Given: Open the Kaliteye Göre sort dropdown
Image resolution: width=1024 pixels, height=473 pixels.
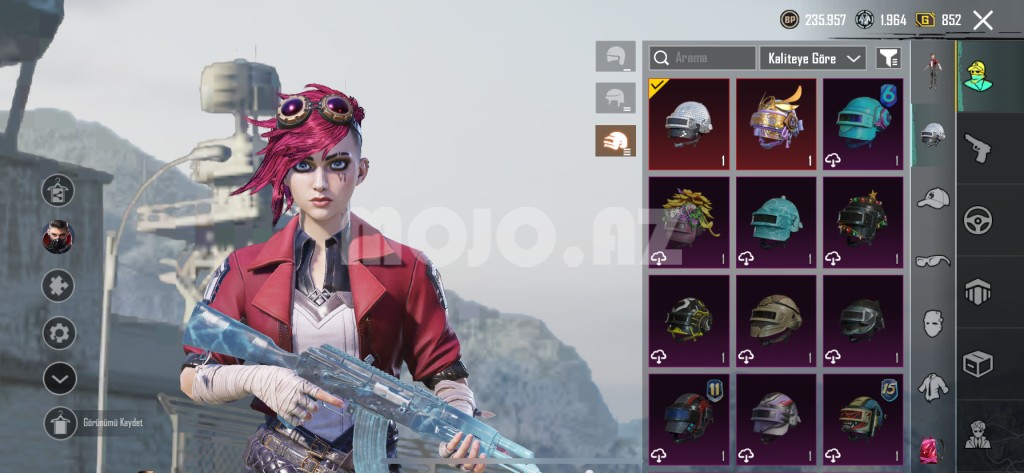Looking at the screenshot, I should click(812, 58).
